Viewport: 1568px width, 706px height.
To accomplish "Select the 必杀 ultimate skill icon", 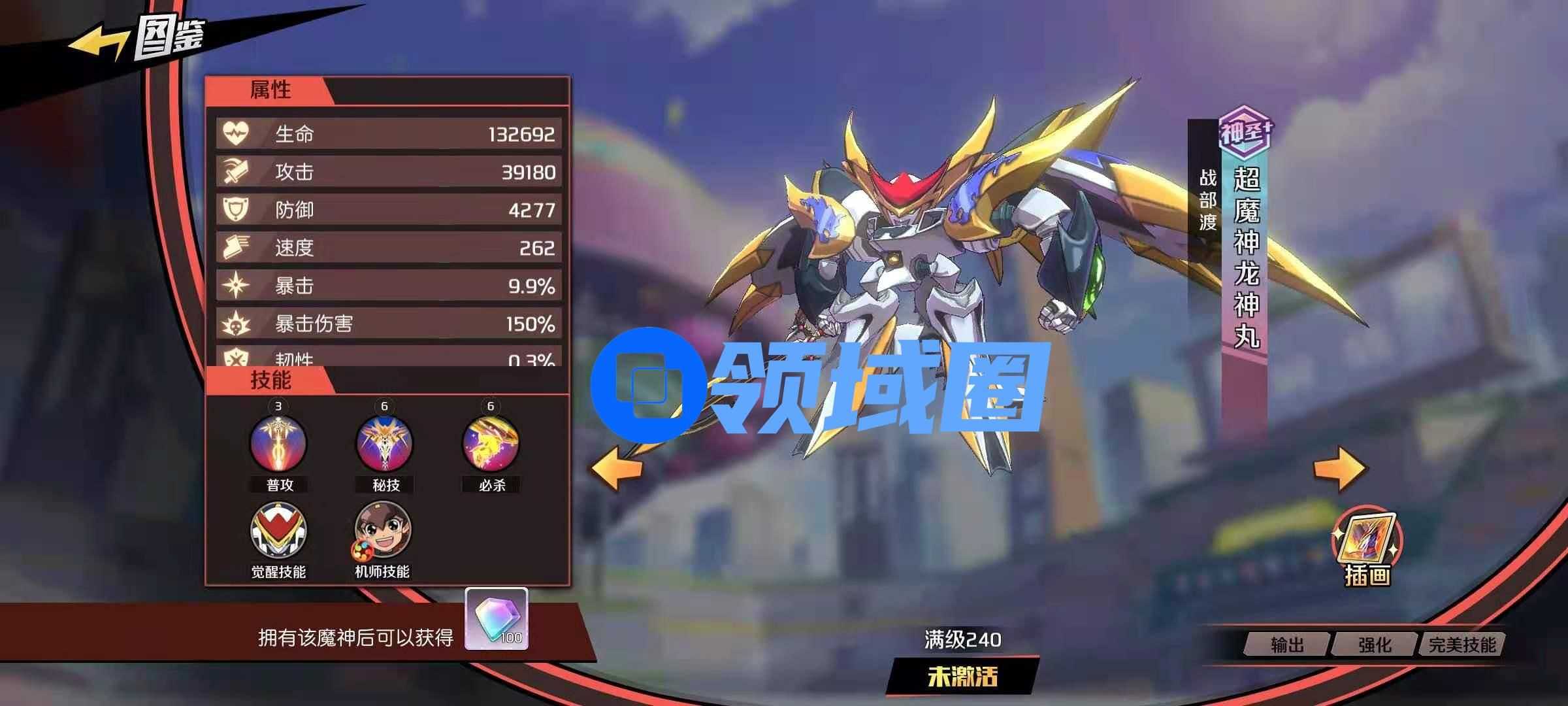I will pos(491,443).
